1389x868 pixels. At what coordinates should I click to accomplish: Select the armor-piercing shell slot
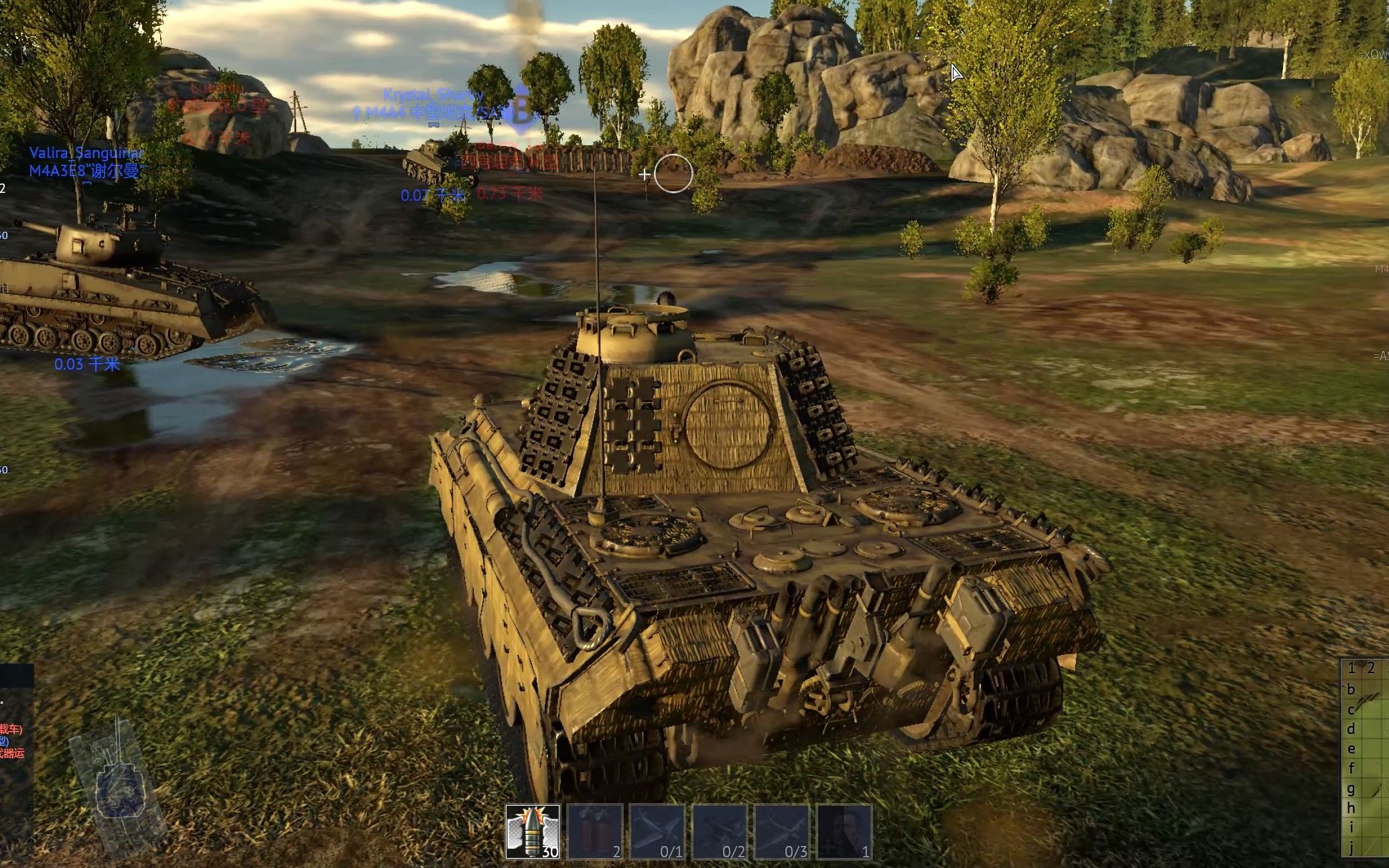click(532, 831)
